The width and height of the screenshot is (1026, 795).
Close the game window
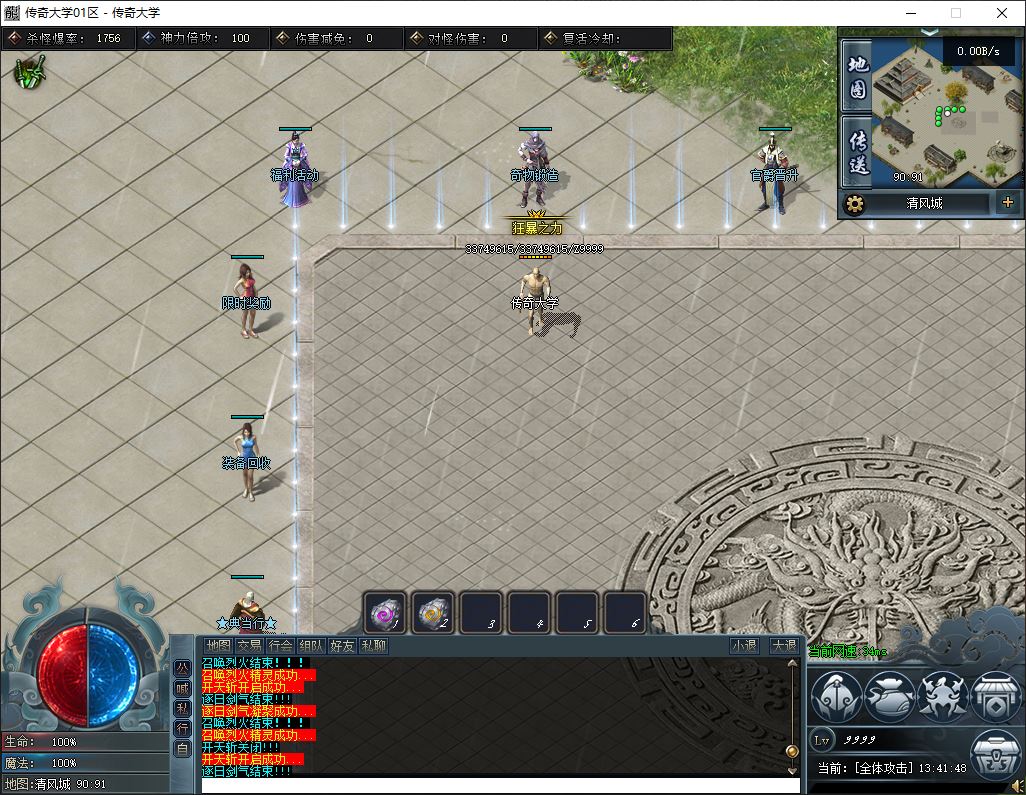click(1002, 13)
